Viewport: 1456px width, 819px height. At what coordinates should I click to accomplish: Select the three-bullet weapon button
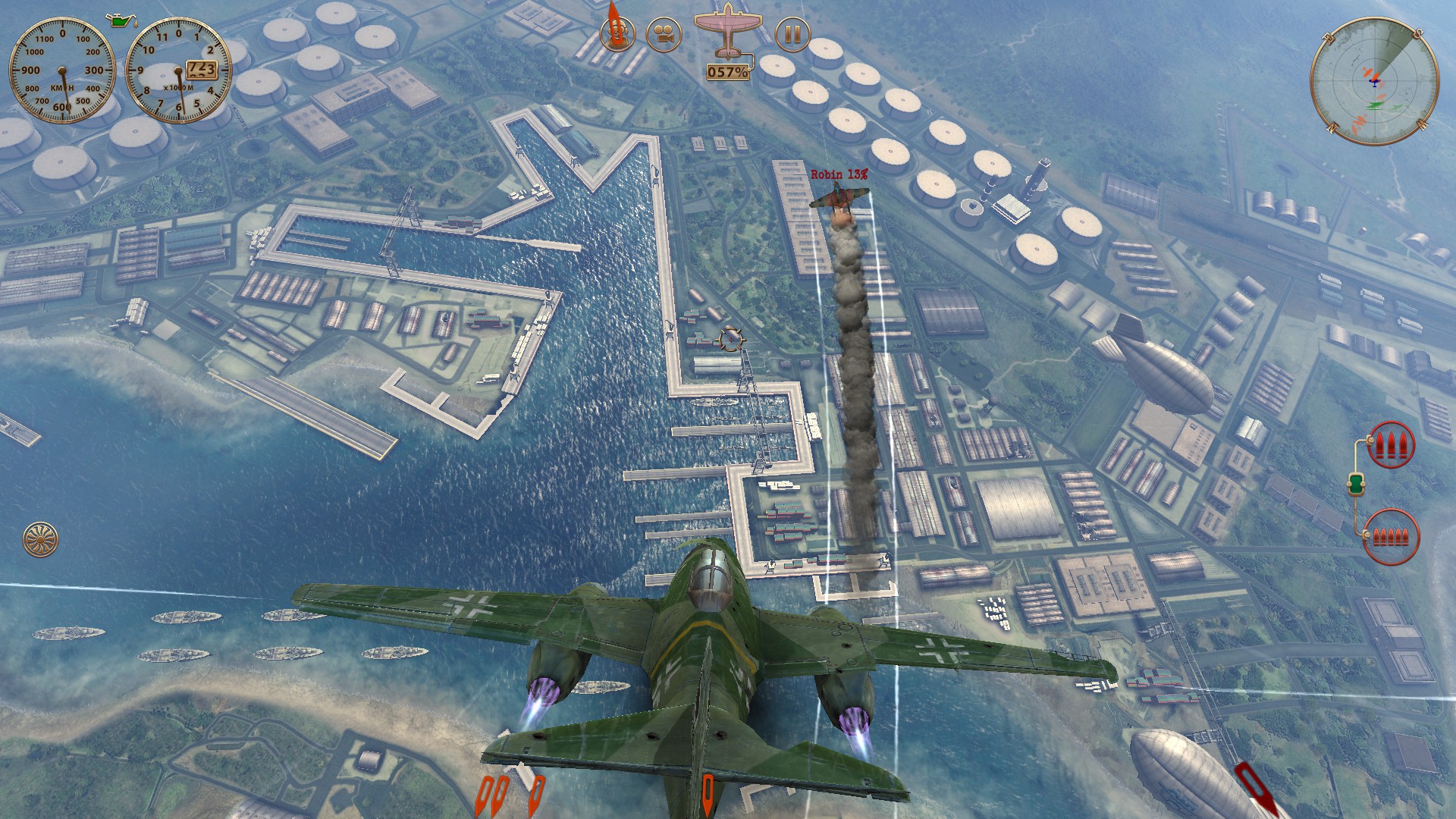(1391, 444)
